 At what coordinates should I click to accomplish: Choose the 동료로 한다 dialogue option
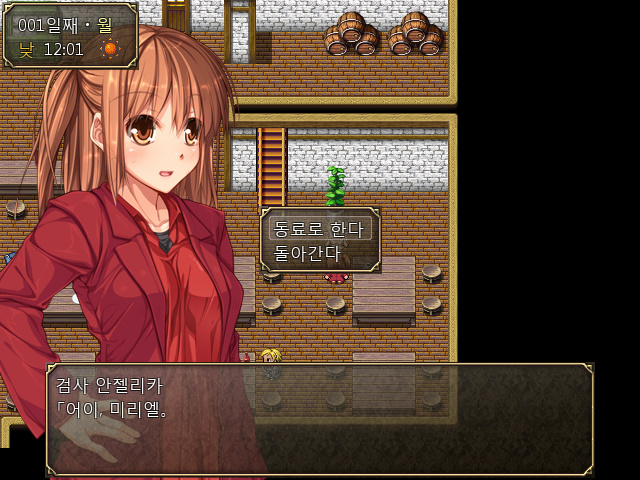[318, 228]
